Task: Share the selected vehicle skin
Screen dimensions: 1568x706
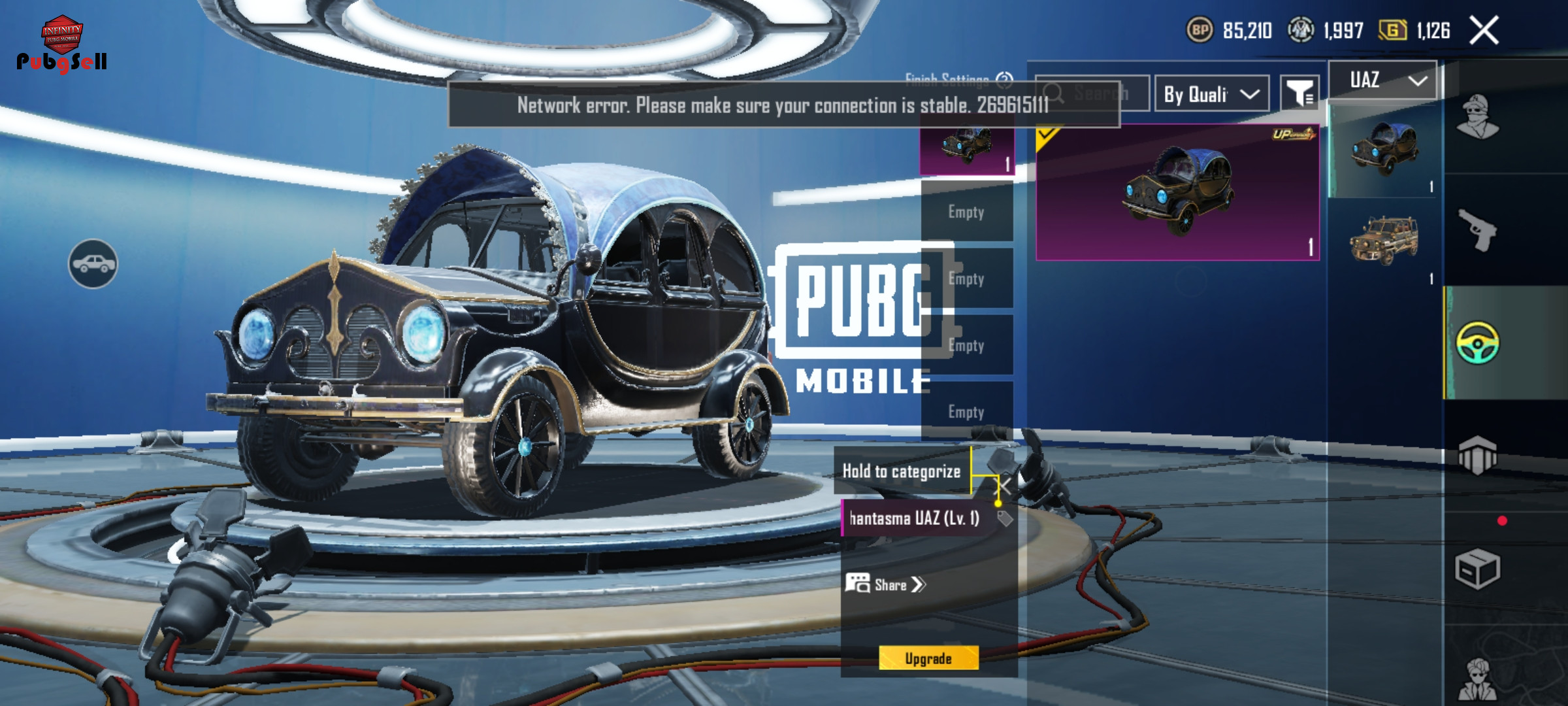Action: click(886, 584)
